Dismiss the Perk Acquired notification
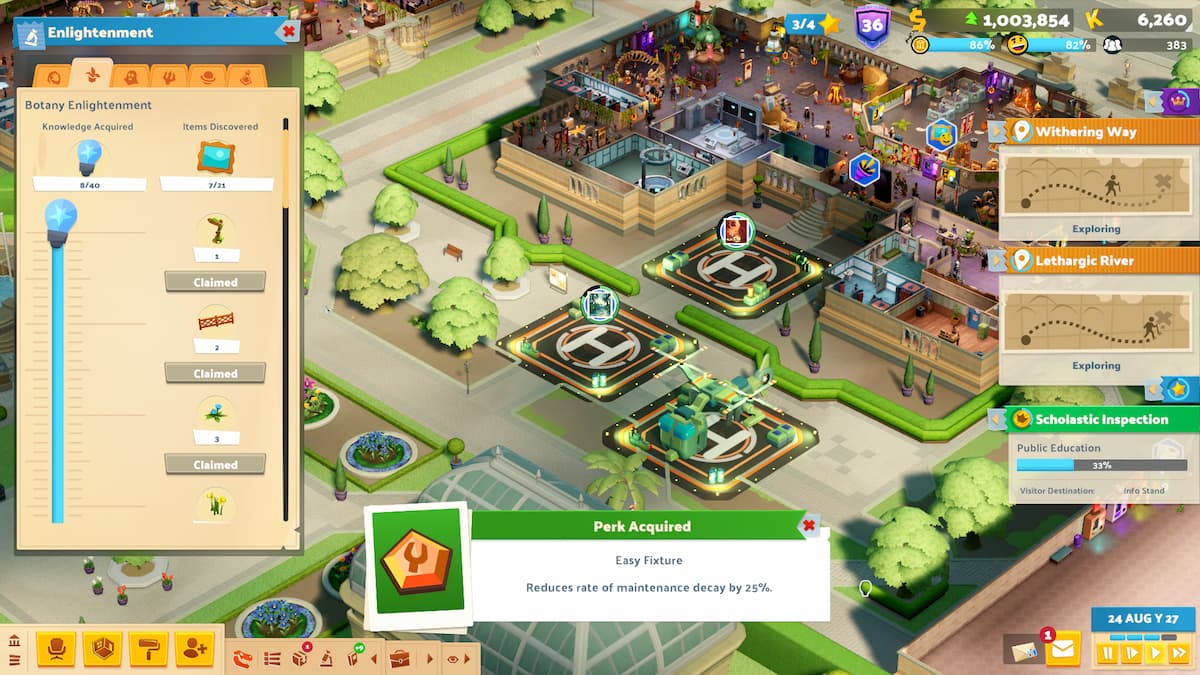Screen dimensions: 1200x675 809,525
